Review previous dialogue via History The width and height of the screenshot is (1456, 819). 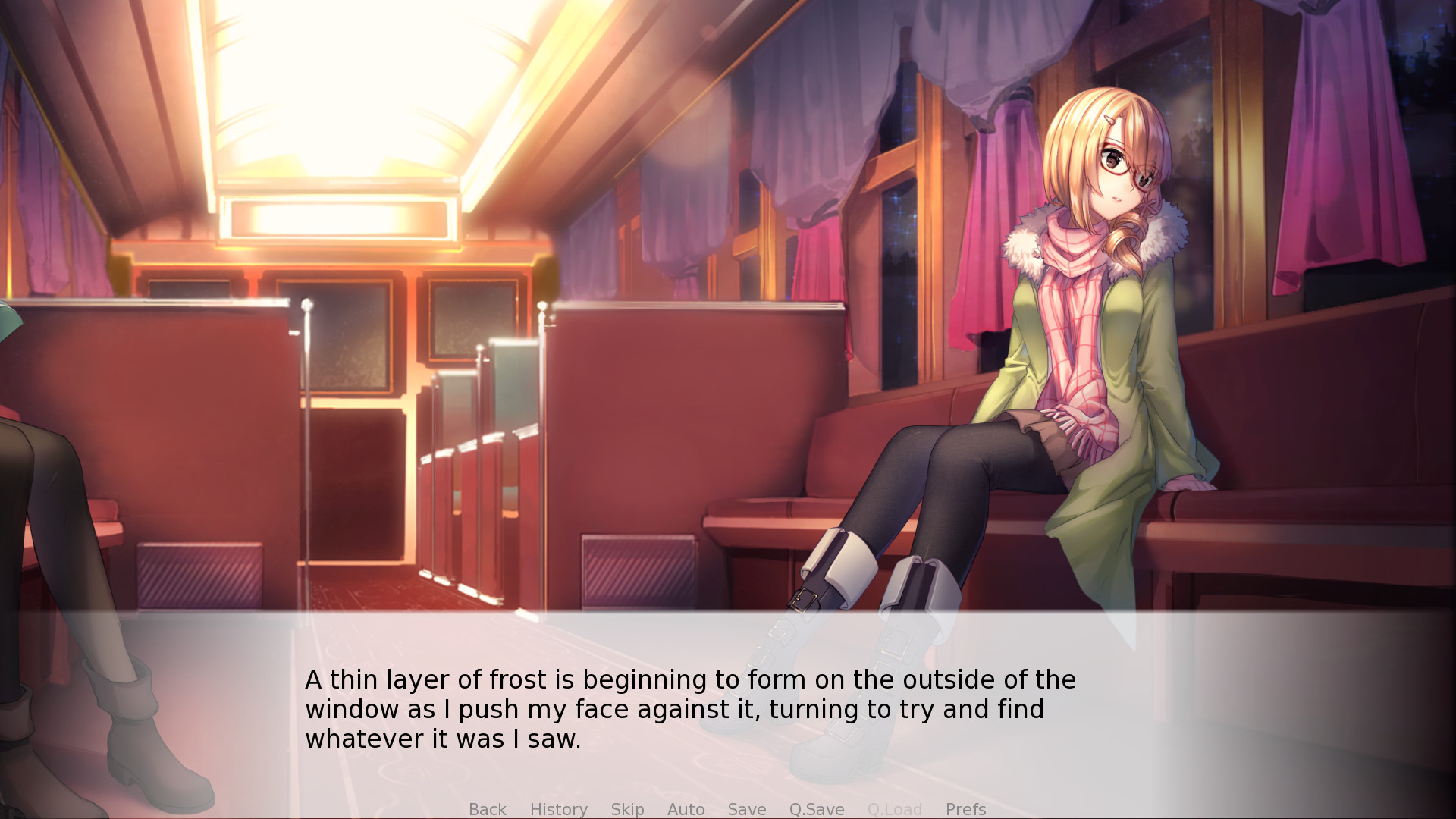click(x=558, y=809)
